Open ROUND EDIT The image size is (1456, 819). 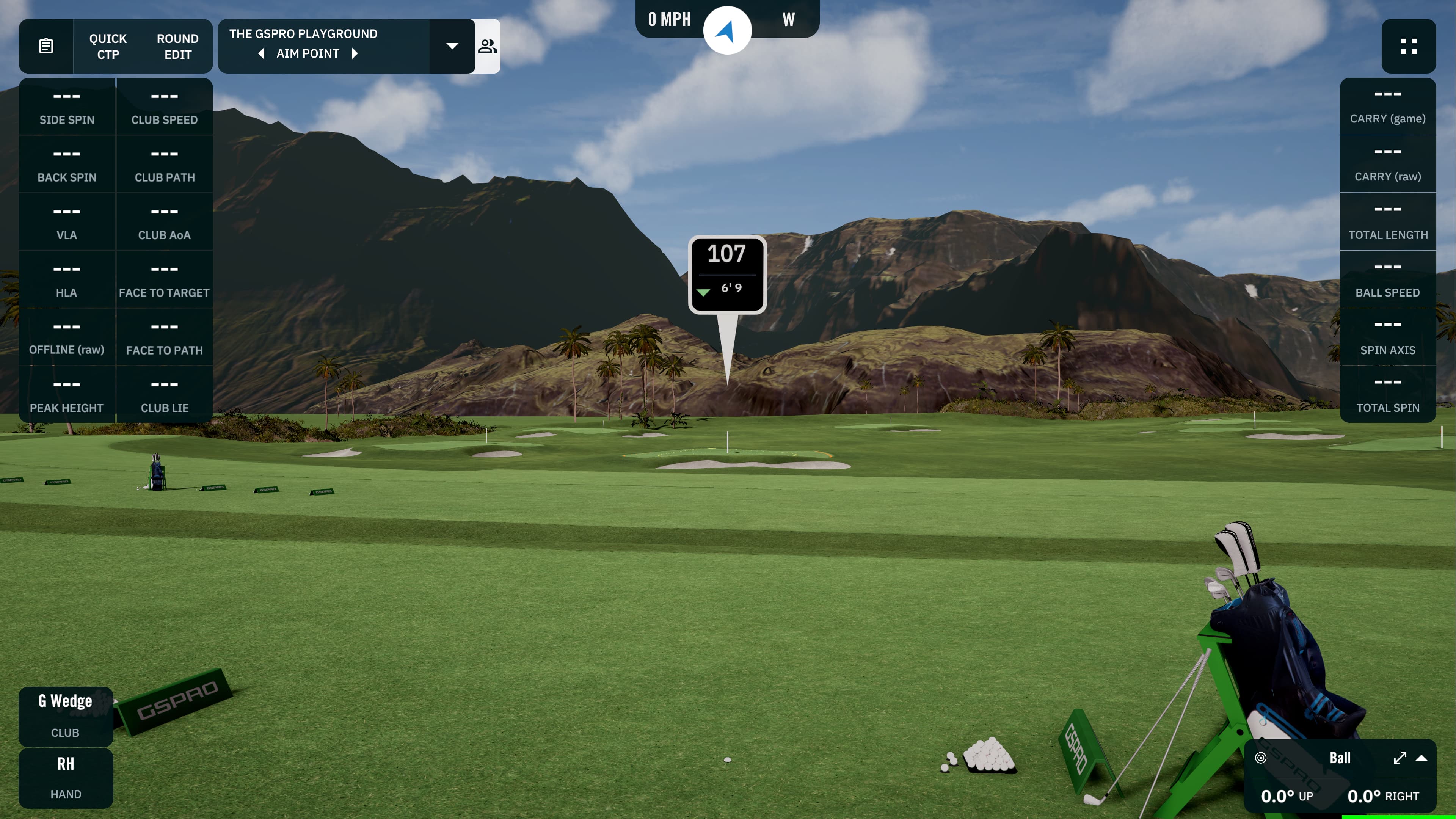177,46
